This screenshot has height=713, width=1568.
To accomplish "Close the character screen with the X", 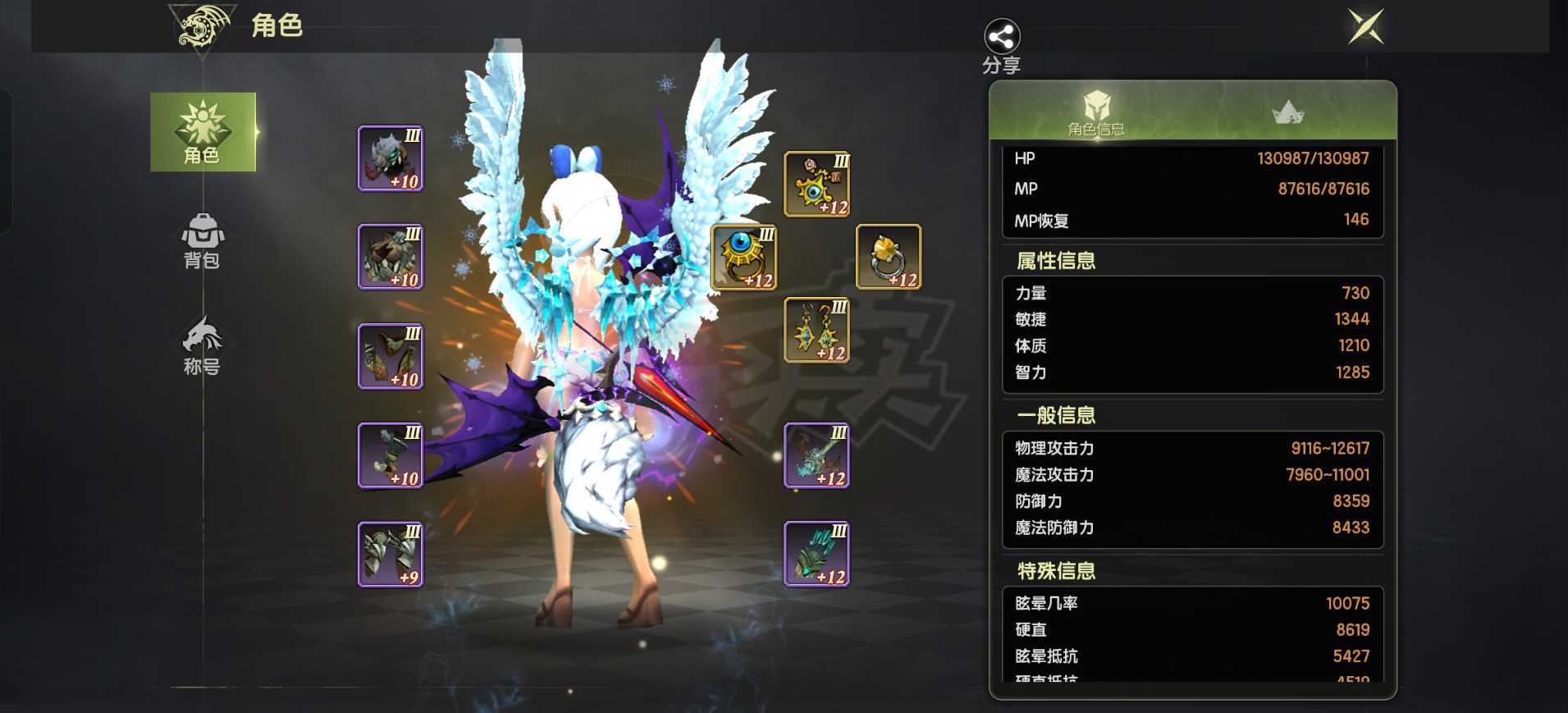I will [1367, 25].
